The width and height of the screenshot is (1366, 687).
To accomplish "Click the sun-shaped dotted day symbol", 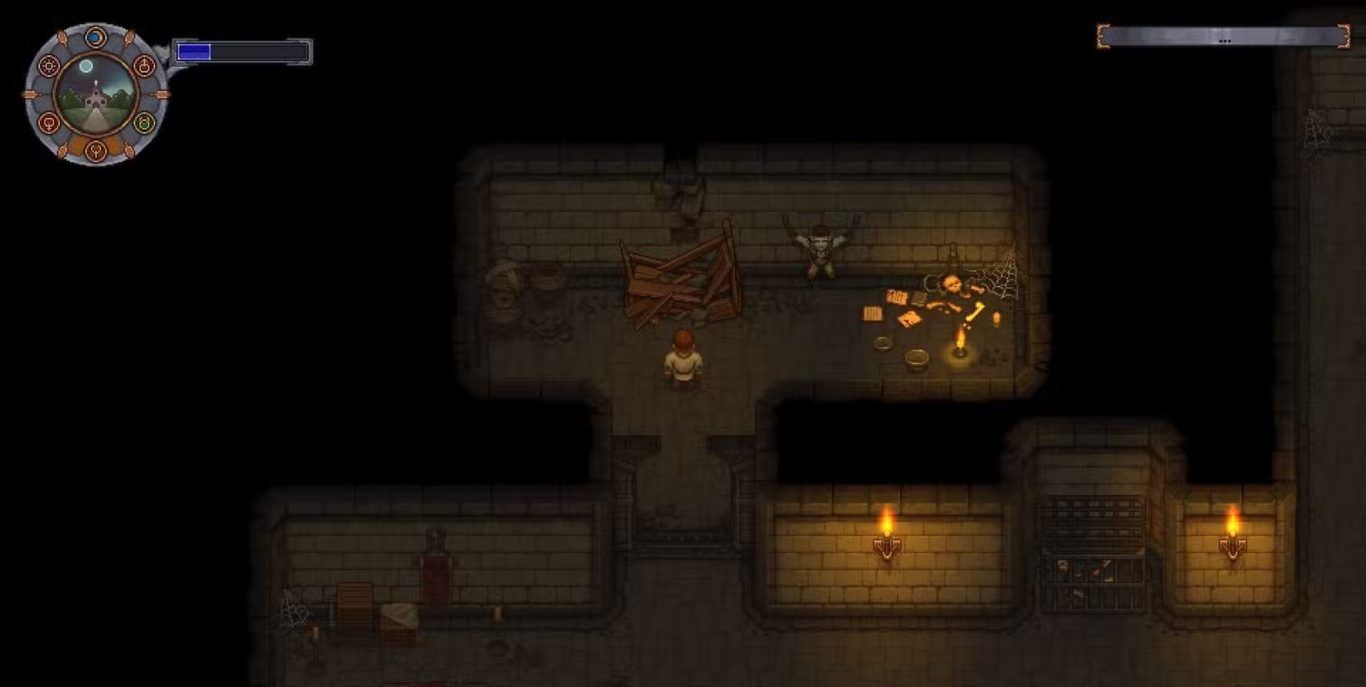I will [x=48, y=66].
